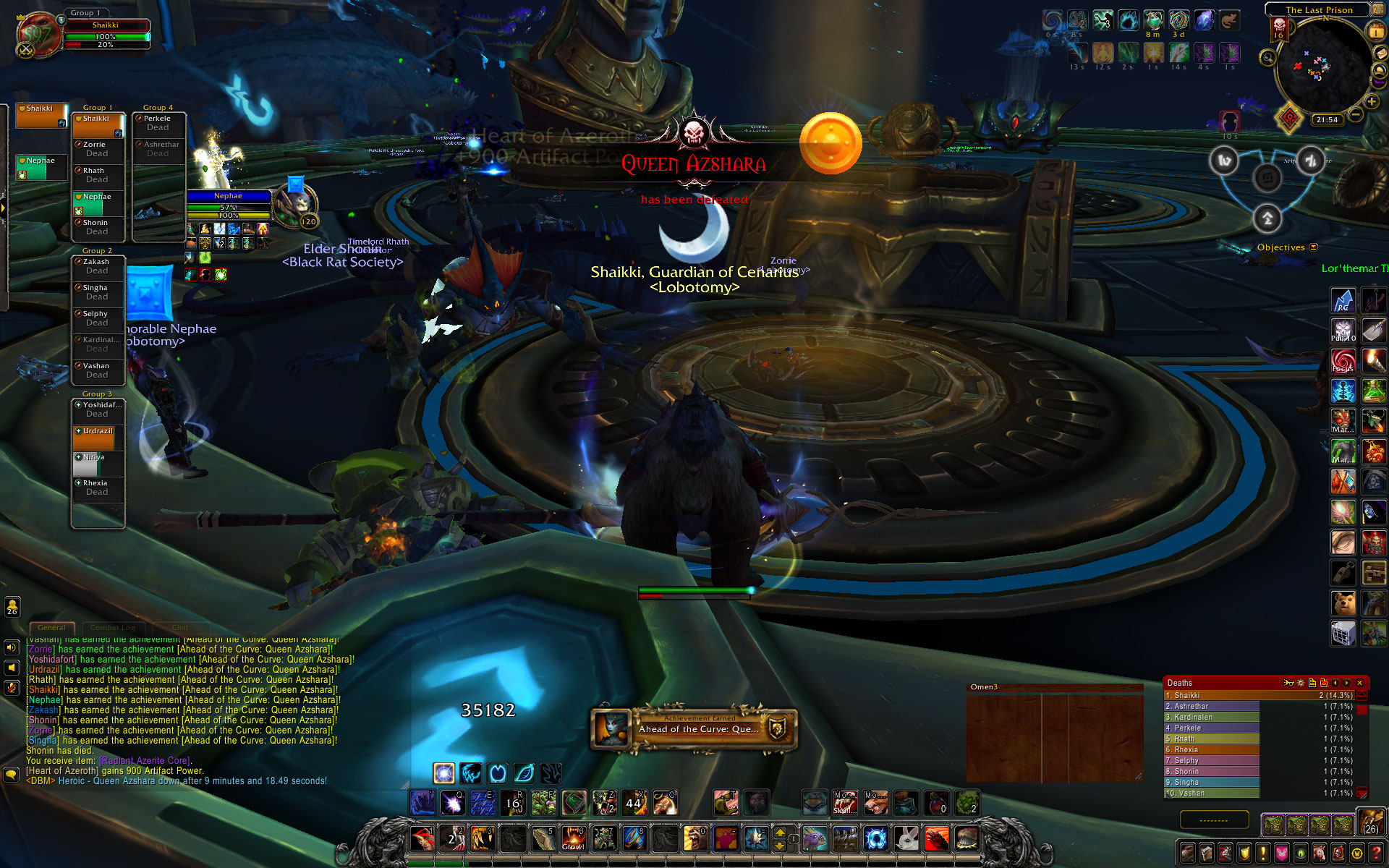
Task: Open the Chat tab
Action: tap(180, 628)
